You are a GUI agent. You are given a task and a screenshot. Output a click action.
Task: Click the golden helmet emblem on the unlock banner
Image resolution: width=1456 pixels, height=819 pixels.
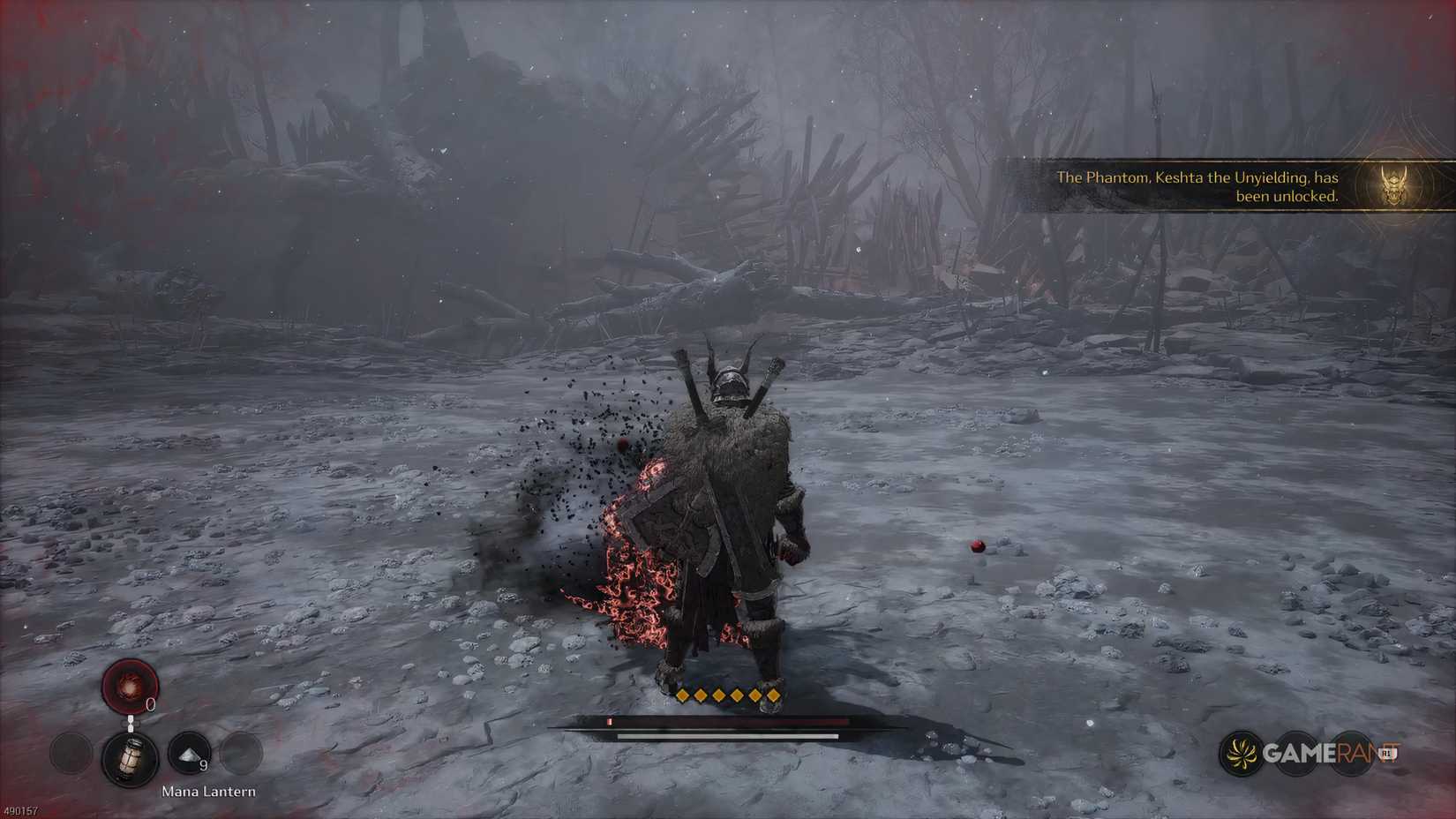(x=1392, y=185)
